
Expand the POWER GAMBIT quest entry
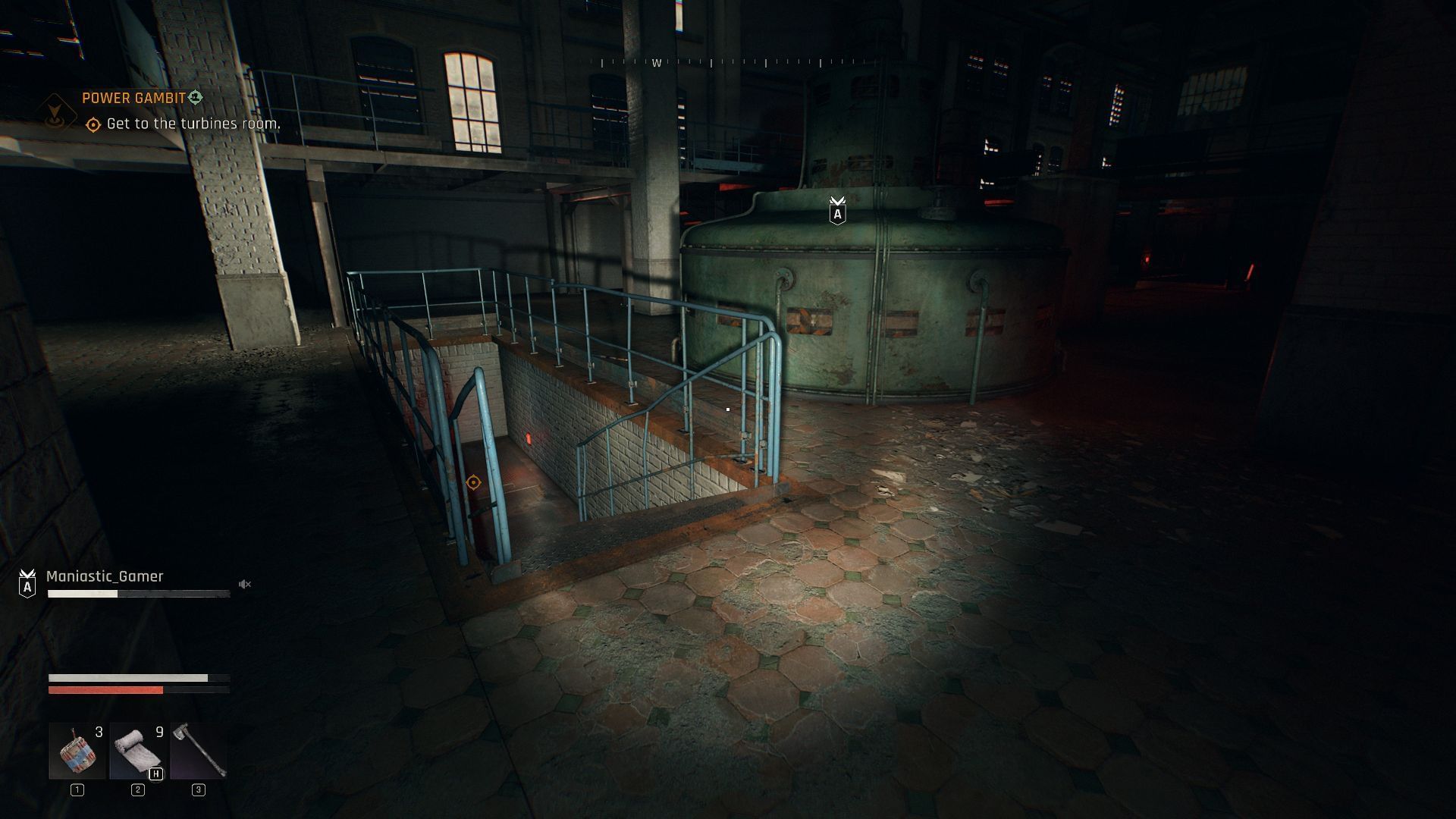pos(135,97)
